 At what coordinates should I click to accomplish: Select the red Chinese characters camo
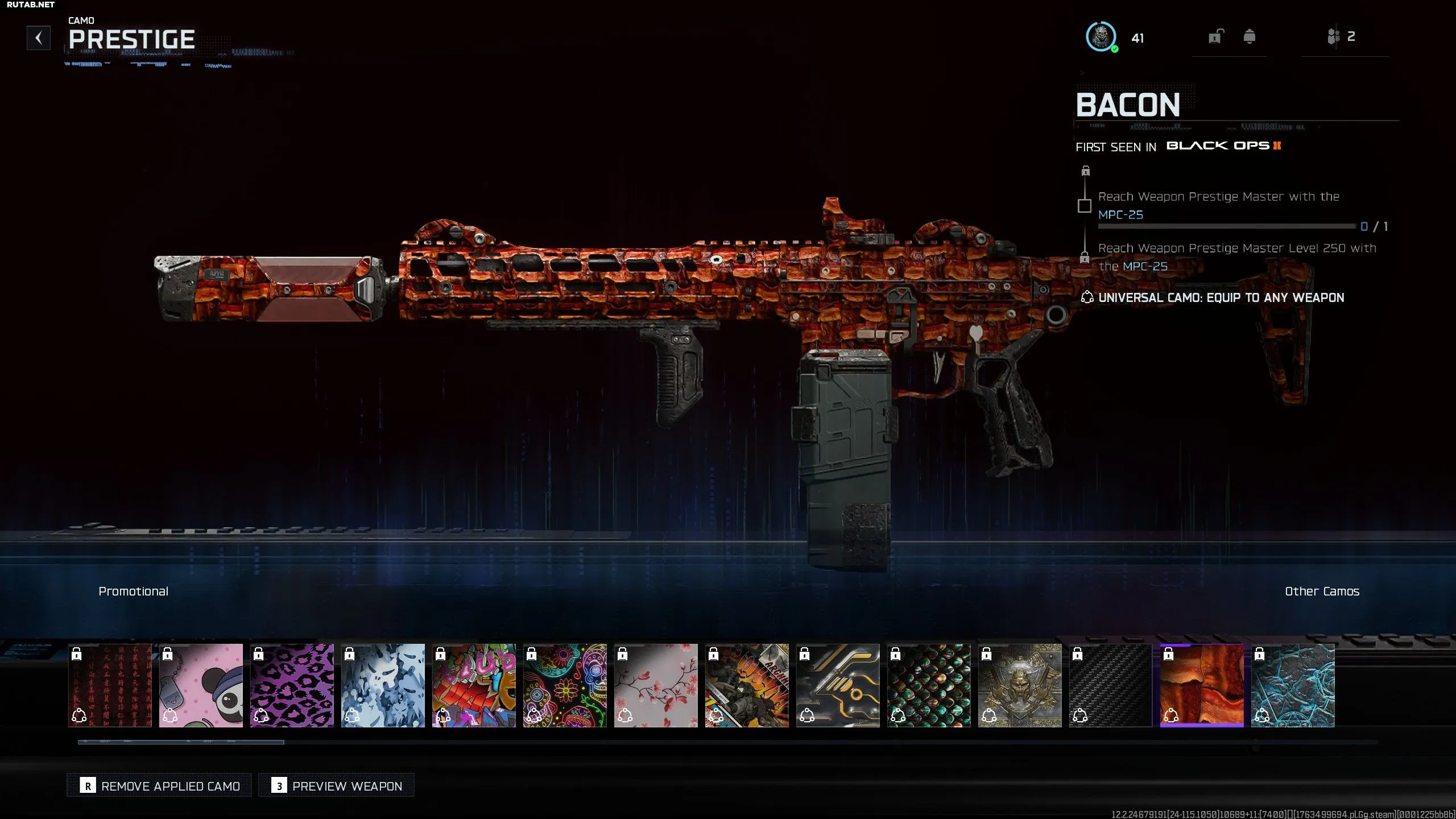coord(110,685)
